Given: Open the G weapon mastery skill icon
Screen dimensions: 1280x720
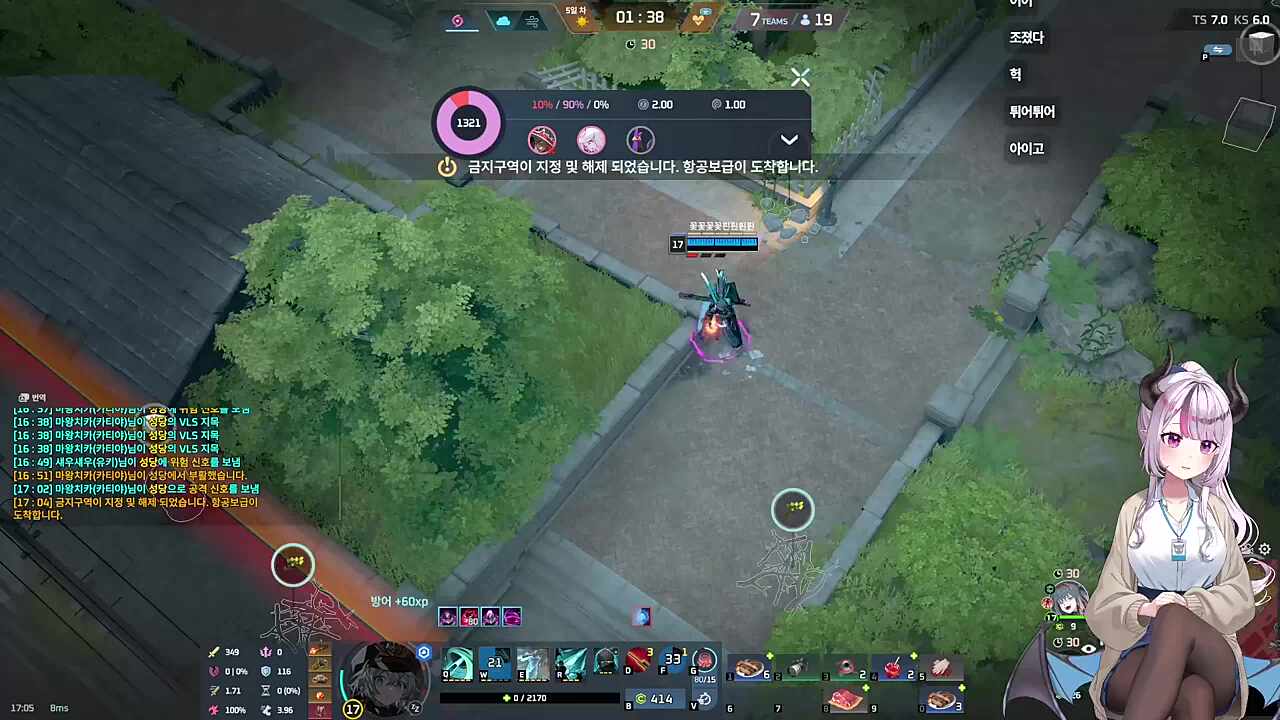Looking at the screenshot, I should tap(705, 662).
